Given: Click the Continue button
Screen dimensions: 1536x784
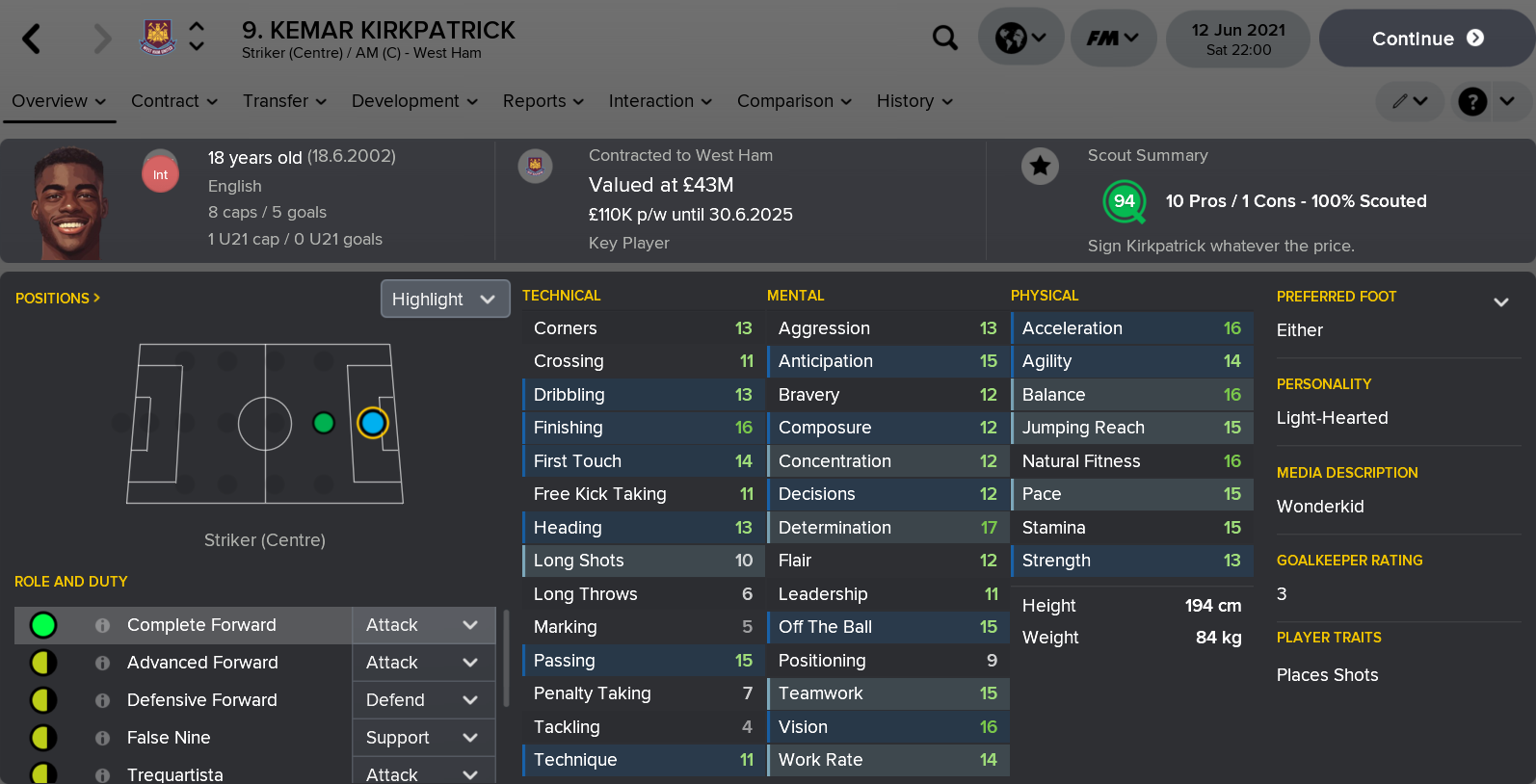Looking at the screenshot, I should [1426, 39].
